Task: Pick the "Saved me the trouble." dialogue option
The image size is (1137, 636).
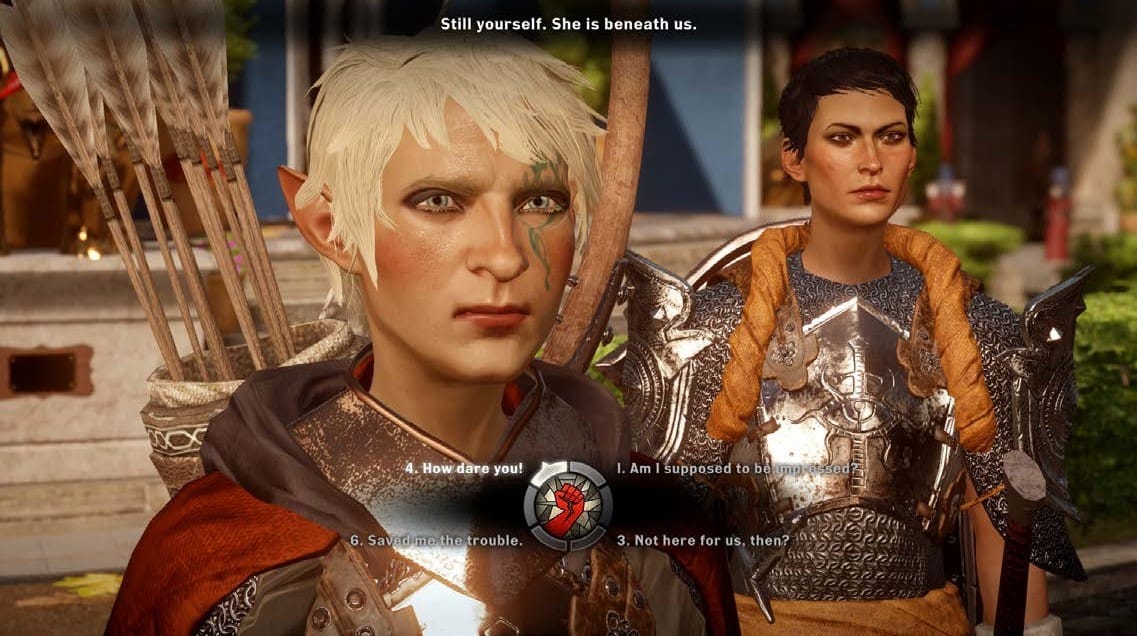Action: 435,540
